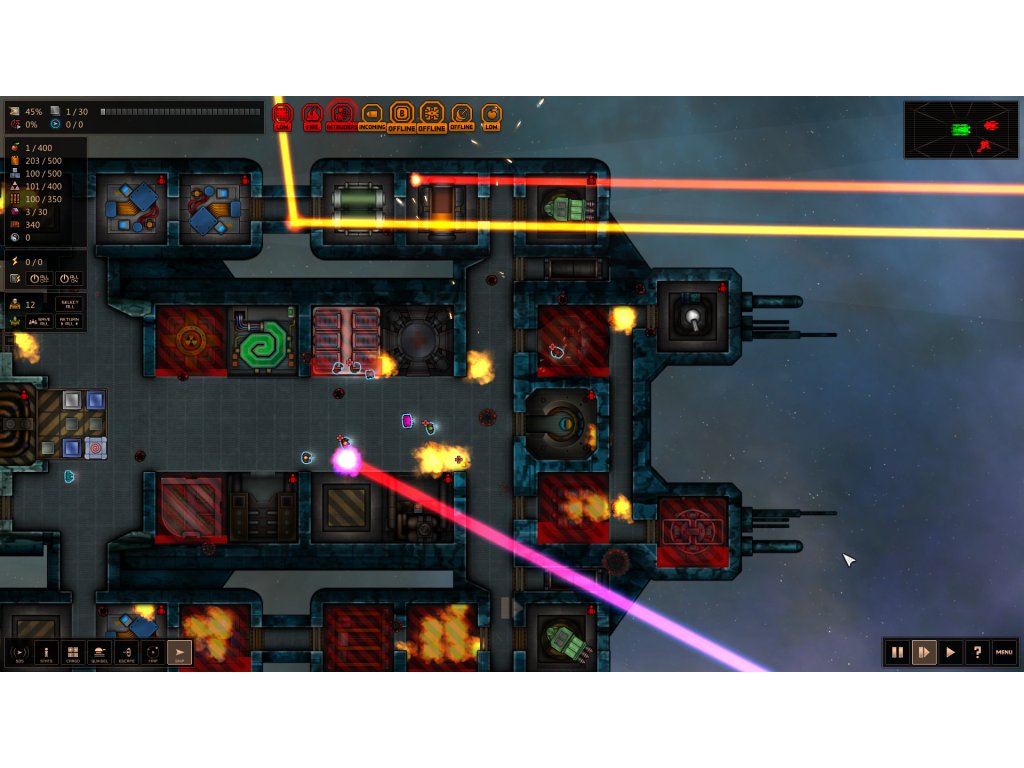Click the red Intruders alert icon
This screenshot has width=1024, height=768.
click(x=342, y=116)
